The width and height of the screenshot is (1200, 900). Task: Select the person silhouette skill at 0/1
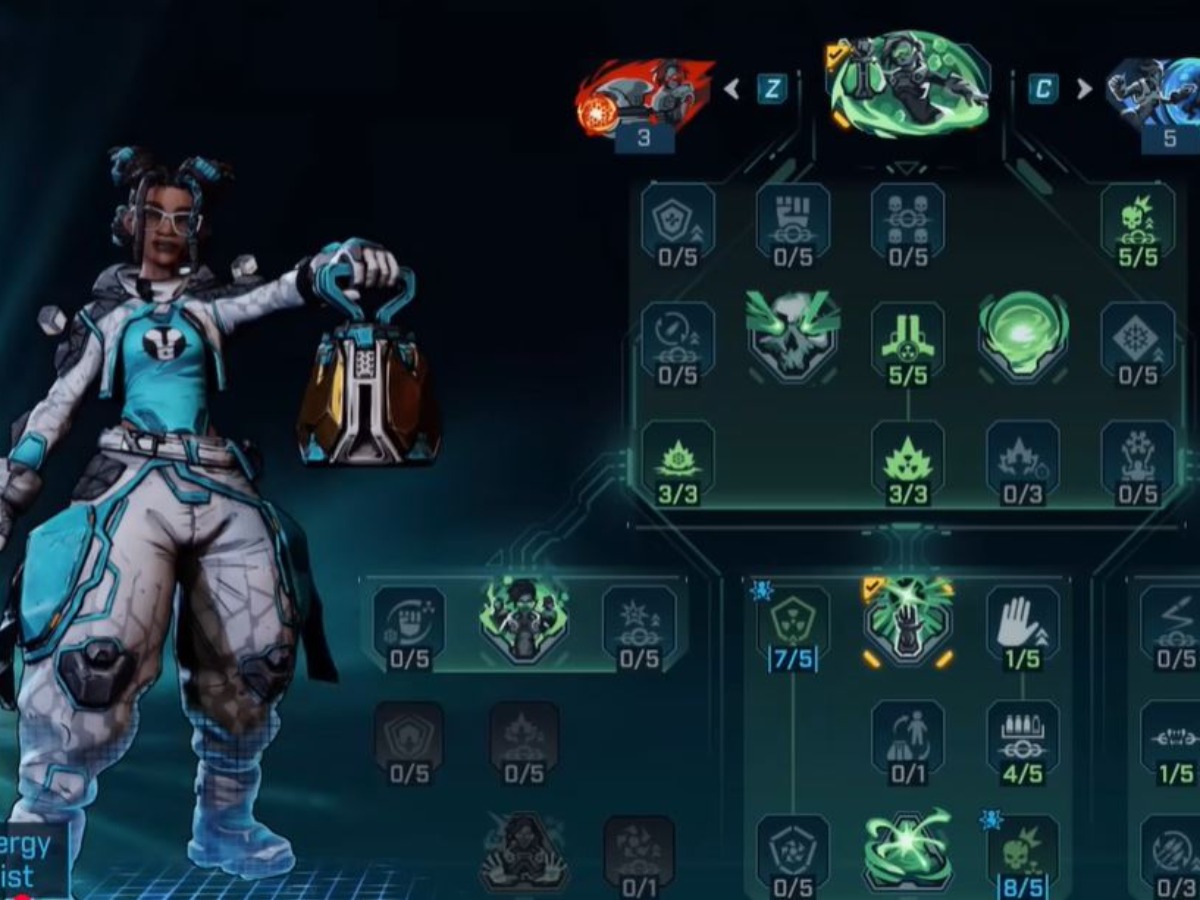[908, 735]
